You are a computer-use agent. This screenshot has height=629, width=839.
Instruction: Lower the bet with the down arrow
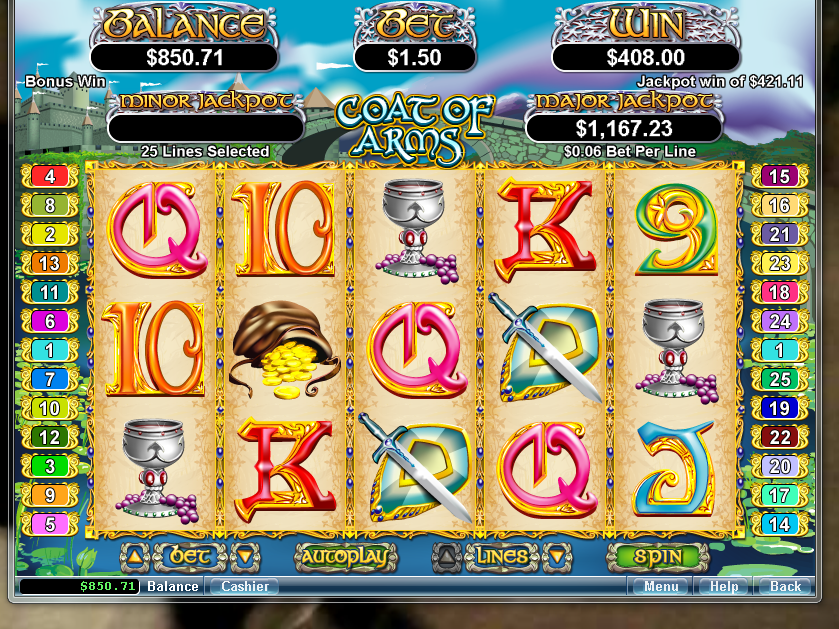point(241,556)
